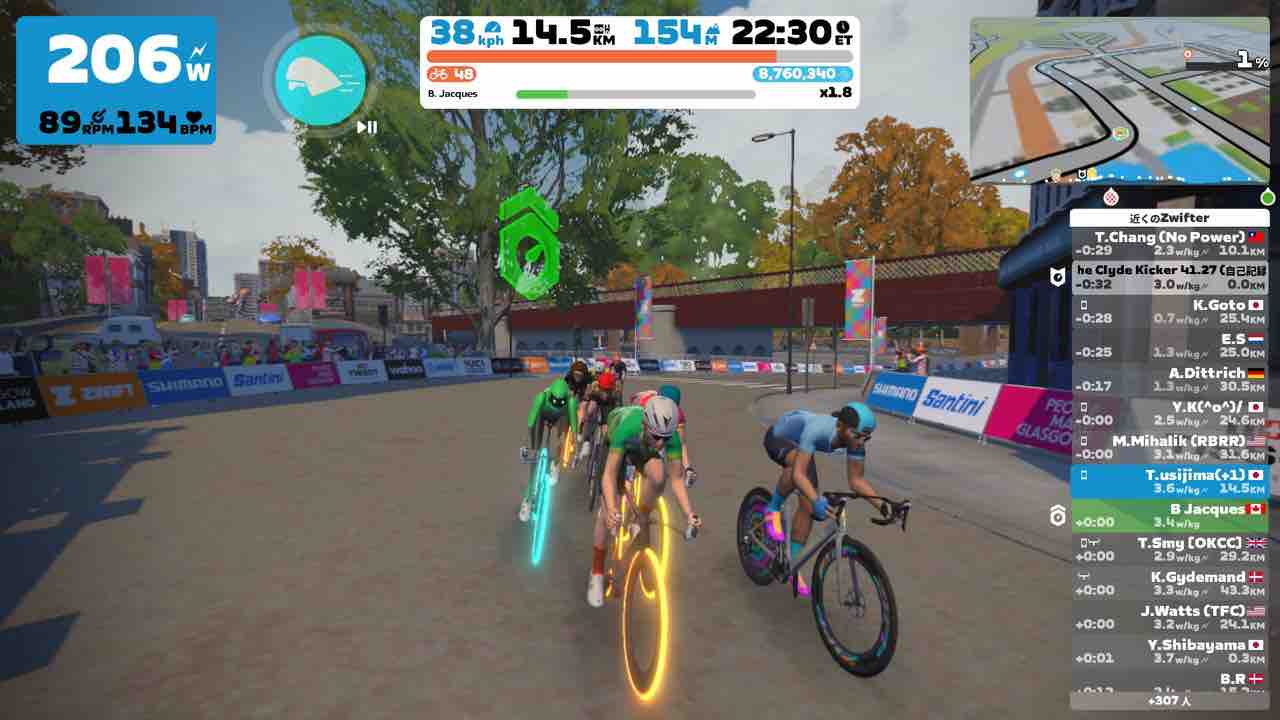Click the checkered finish marker above the rider list
1280x720 pixels.
pos(1111,196)
